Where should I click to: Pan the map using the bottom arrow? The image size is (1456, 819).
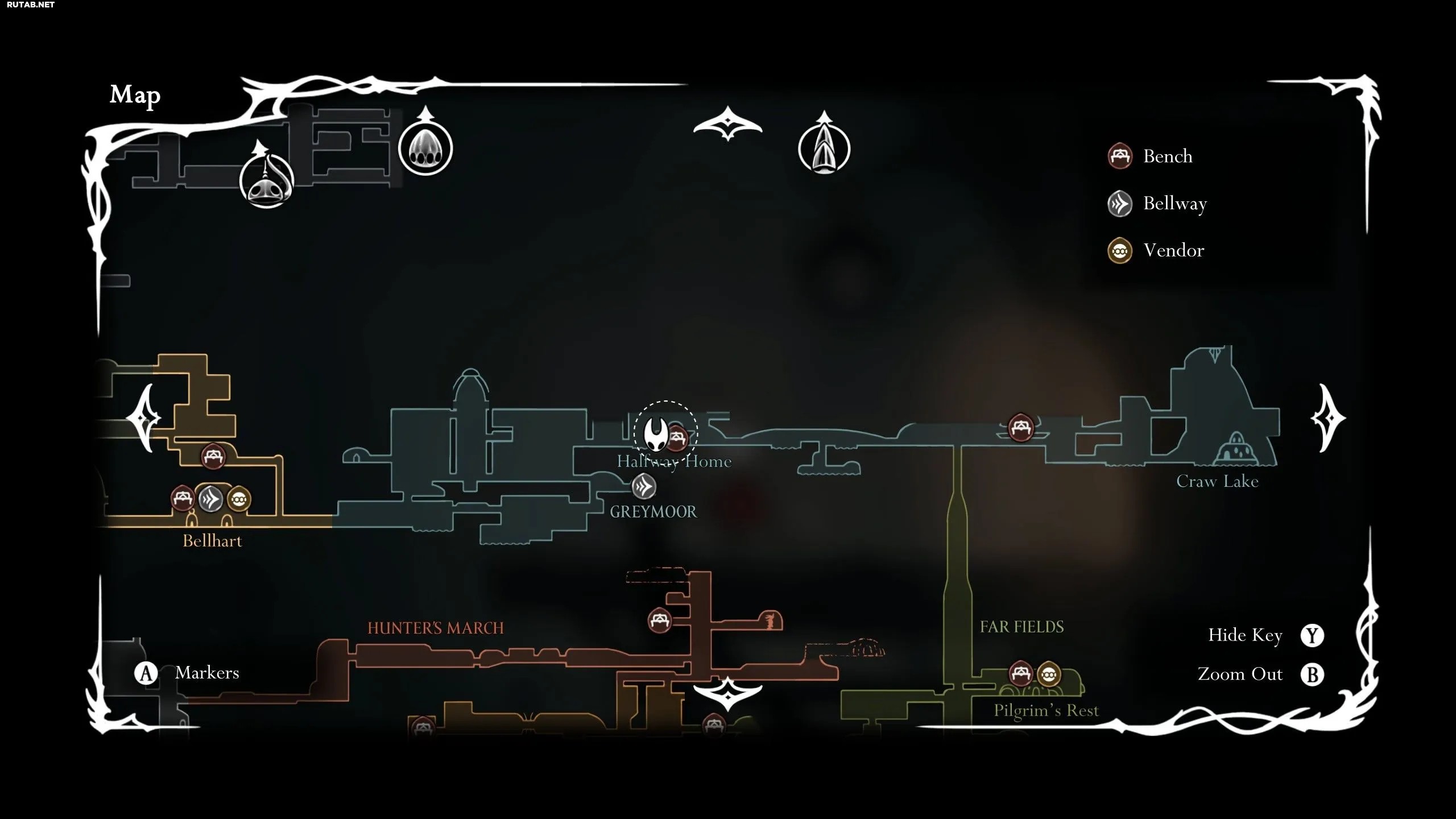(727, 693)
